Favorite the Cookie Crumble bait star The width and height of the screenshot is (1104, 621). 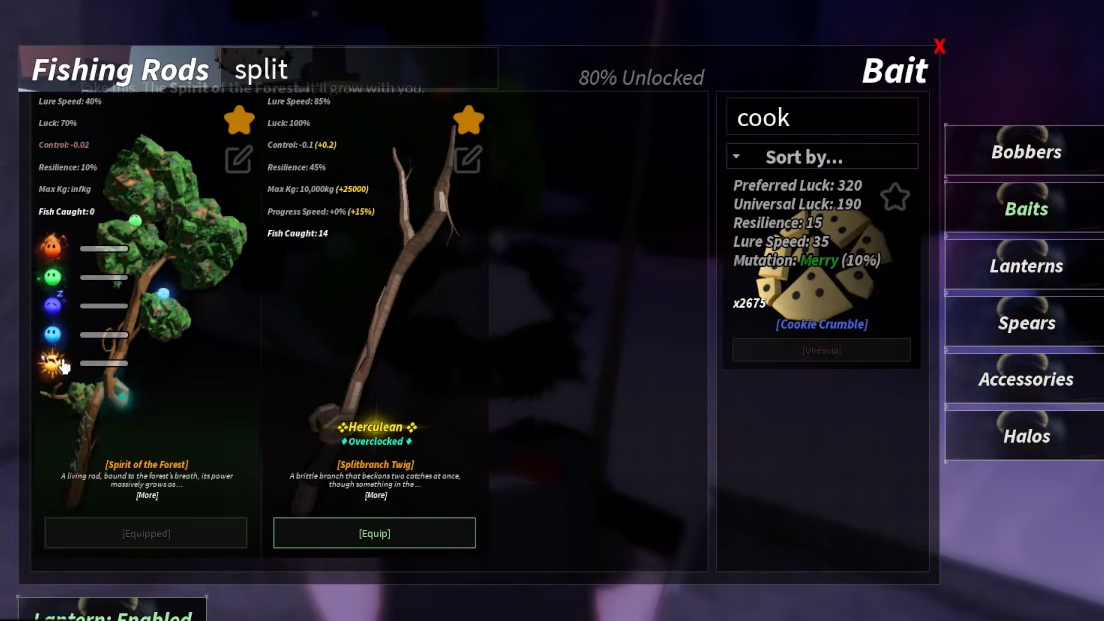894,197
